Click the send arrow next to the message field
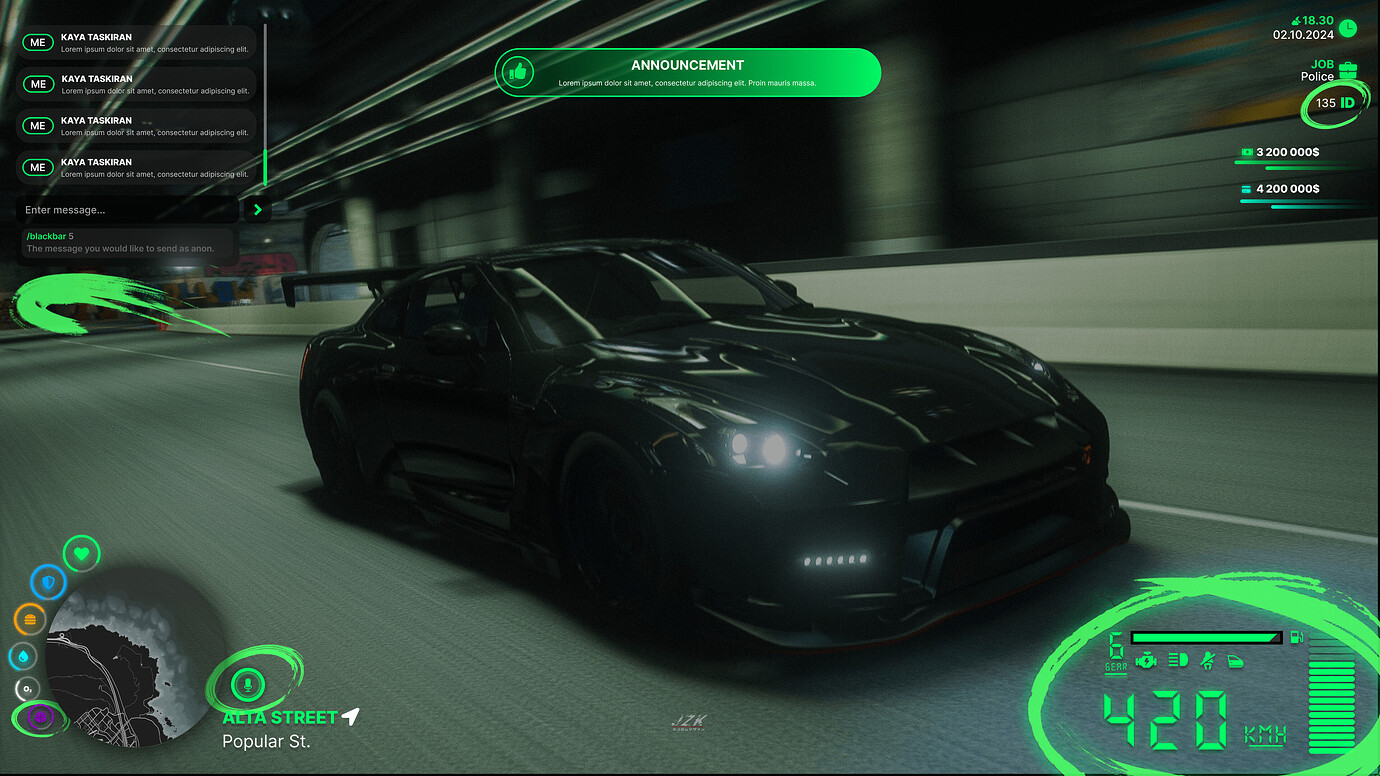Screen dimensions: 1380x776 pos(256,210)
